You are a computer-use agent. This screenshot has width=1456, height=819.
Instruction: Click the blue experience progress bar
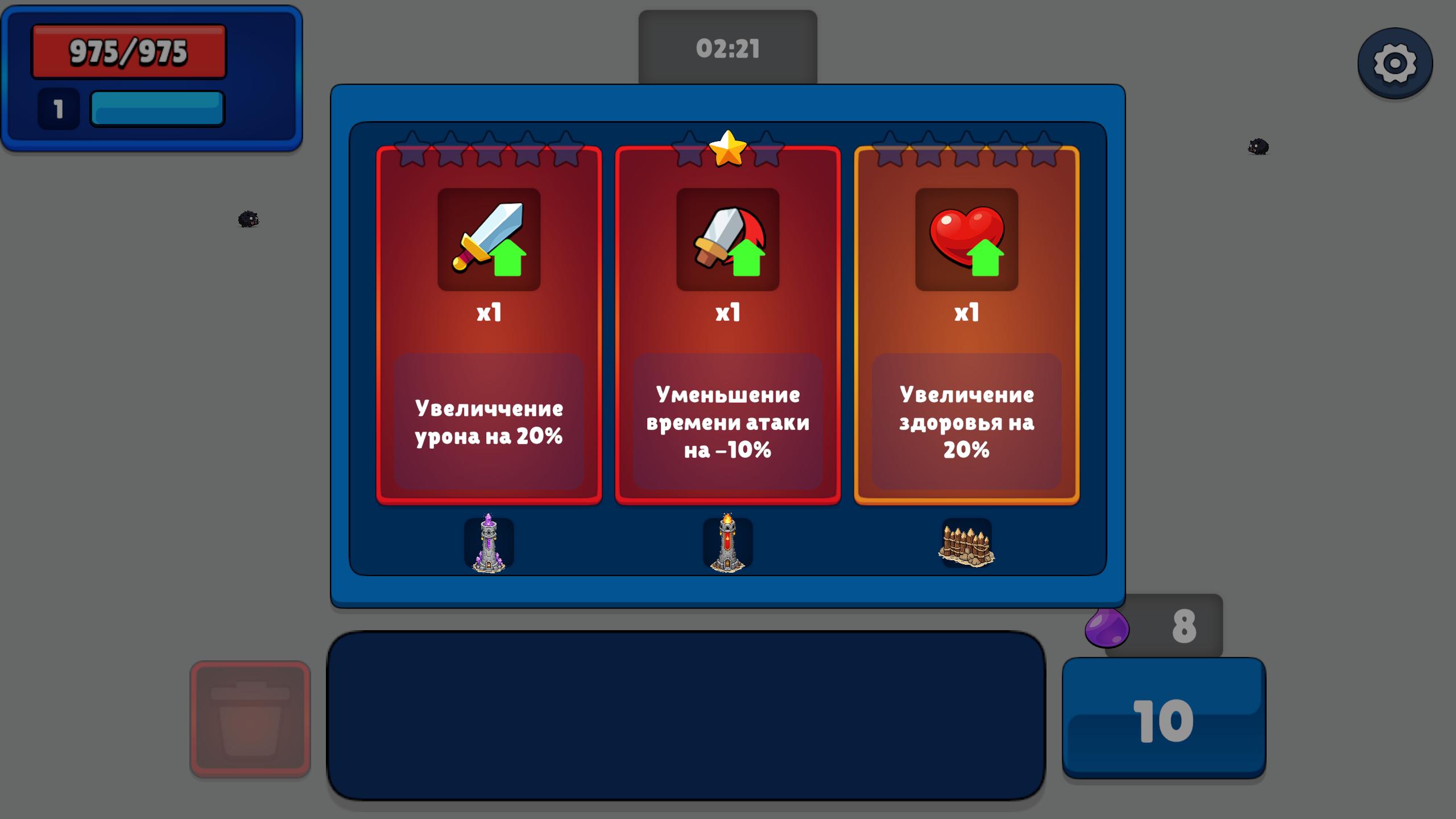(x=156, y=109)
